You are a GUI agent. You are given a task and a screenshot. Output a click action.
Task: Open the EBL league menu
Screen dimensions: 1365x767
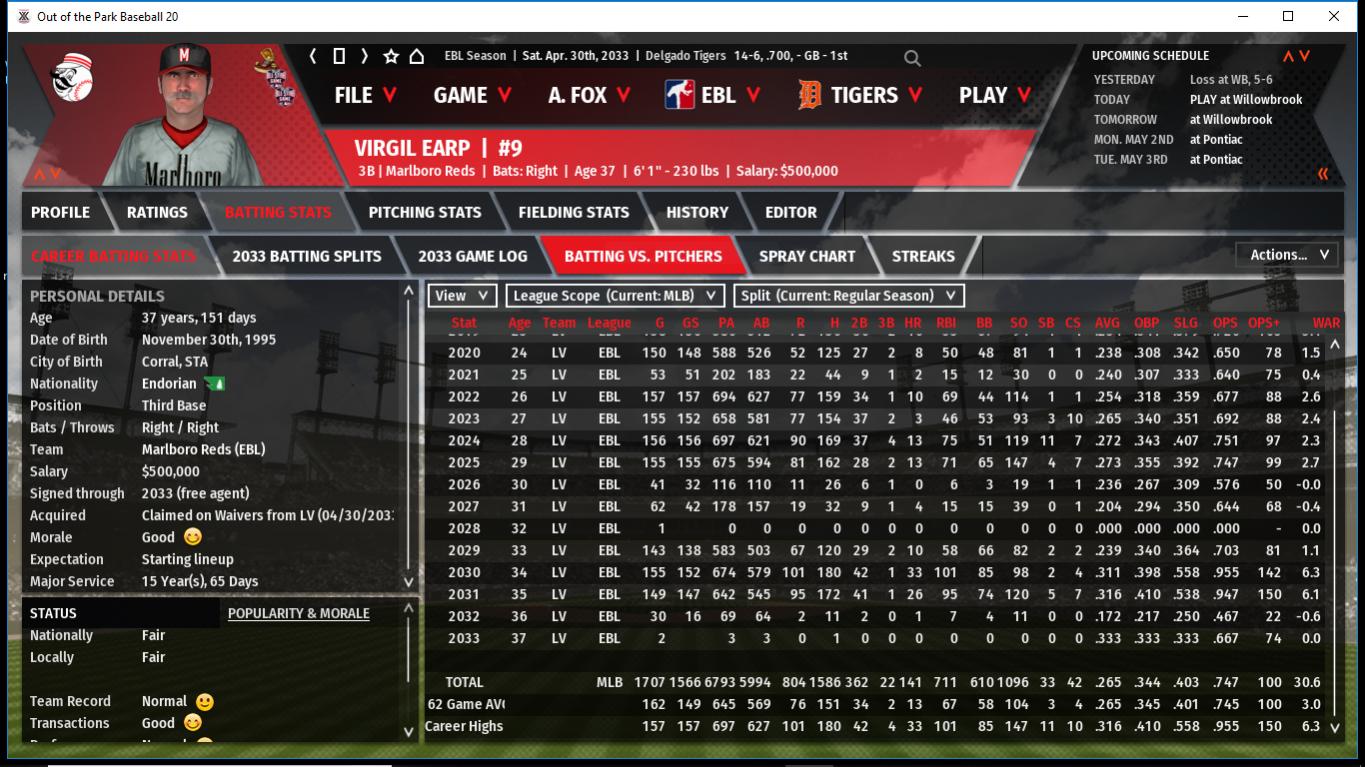point(714,95)
